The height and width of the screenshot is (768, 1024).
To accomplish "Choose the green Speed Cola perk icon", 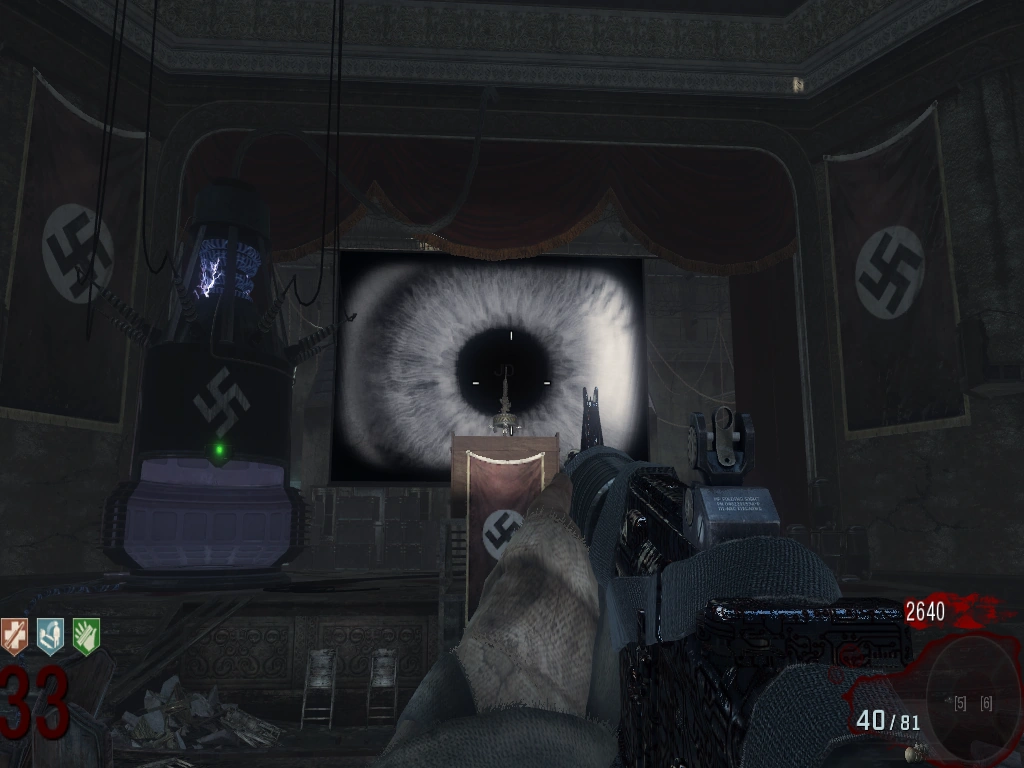I will (86, 636).
